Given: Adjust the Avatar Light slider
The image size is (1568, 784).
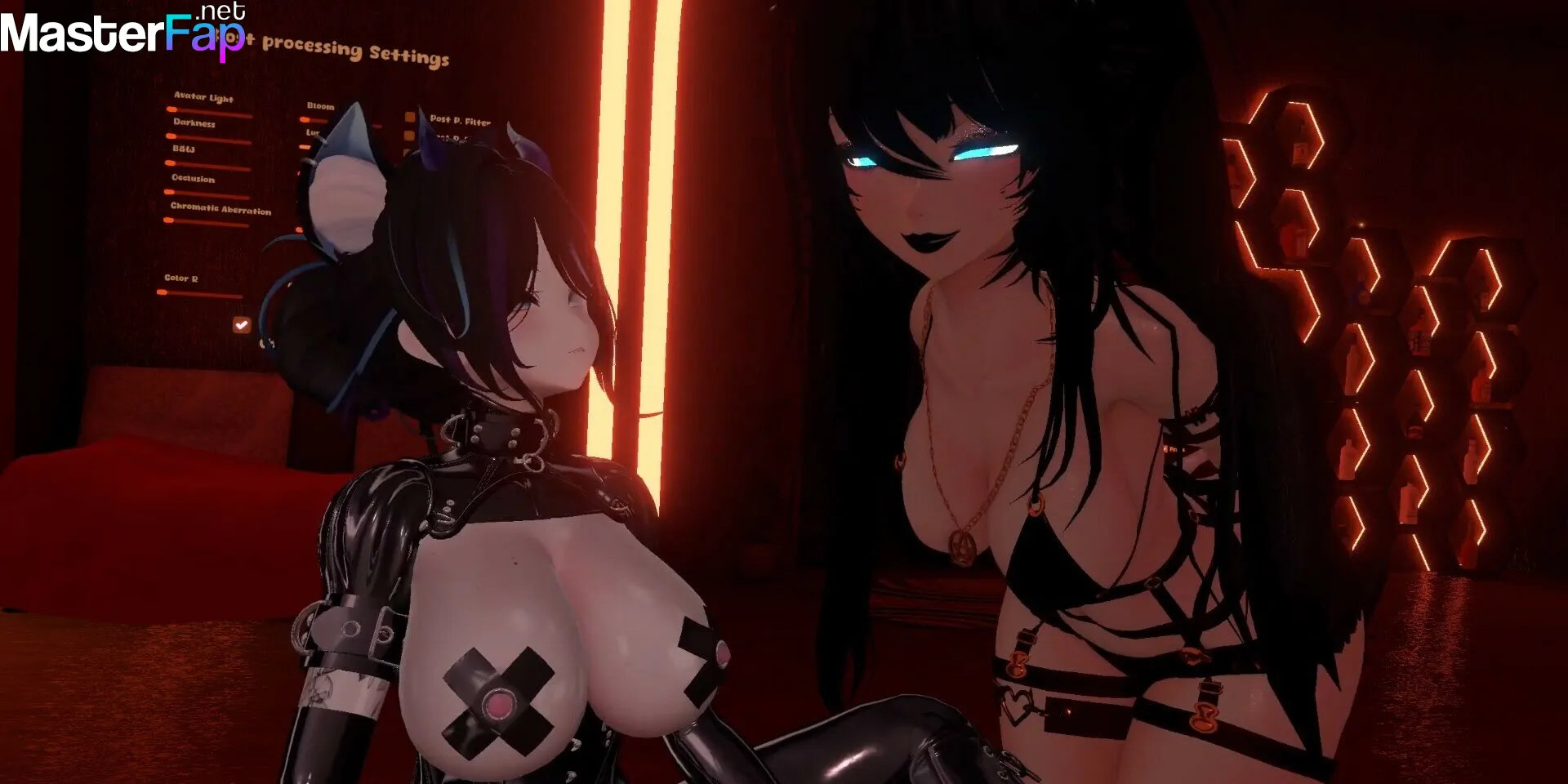Looking at the screenshot, I should pos(209,113).
